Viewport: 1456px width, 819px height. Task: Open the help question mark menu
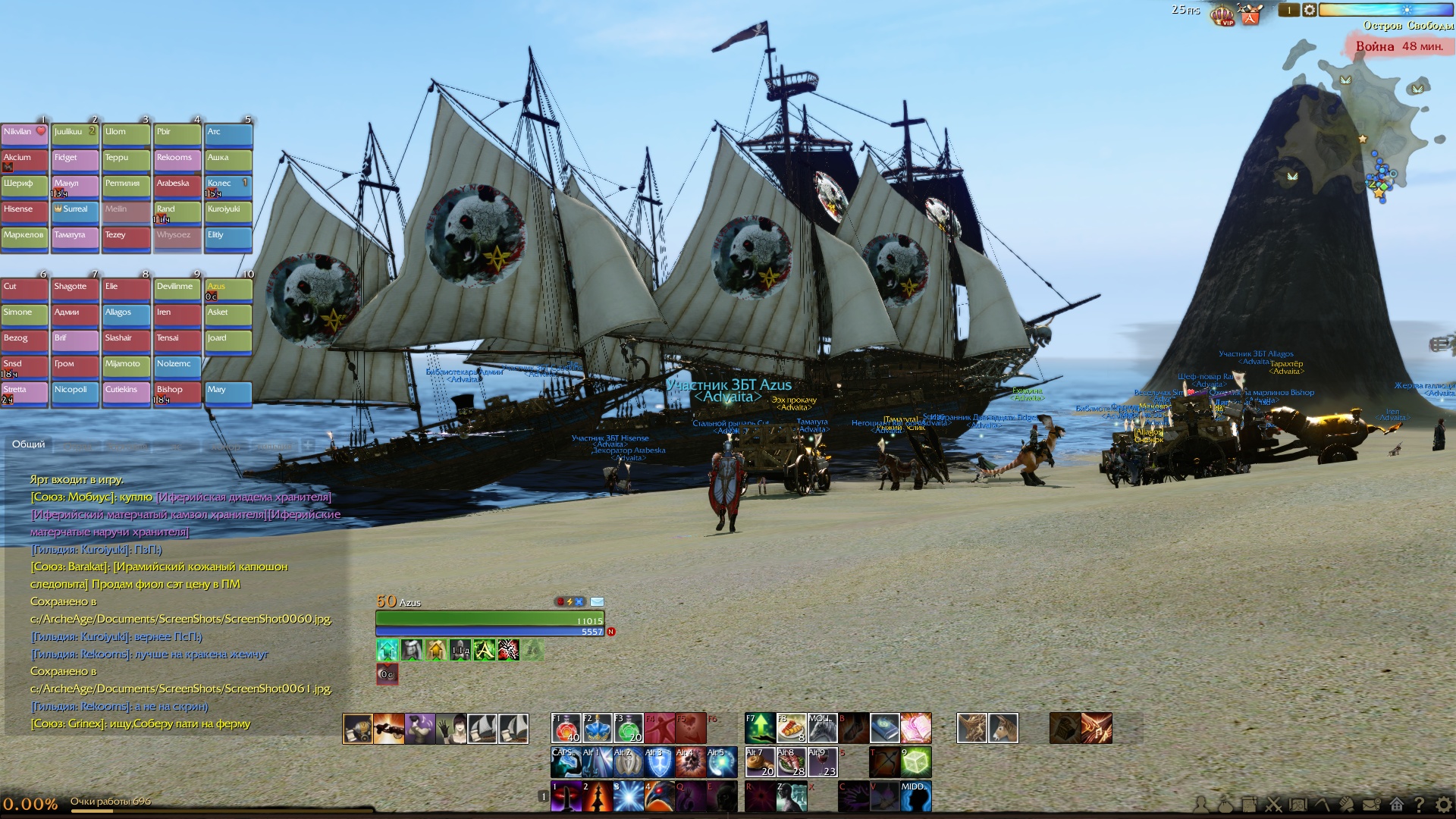1419,804
